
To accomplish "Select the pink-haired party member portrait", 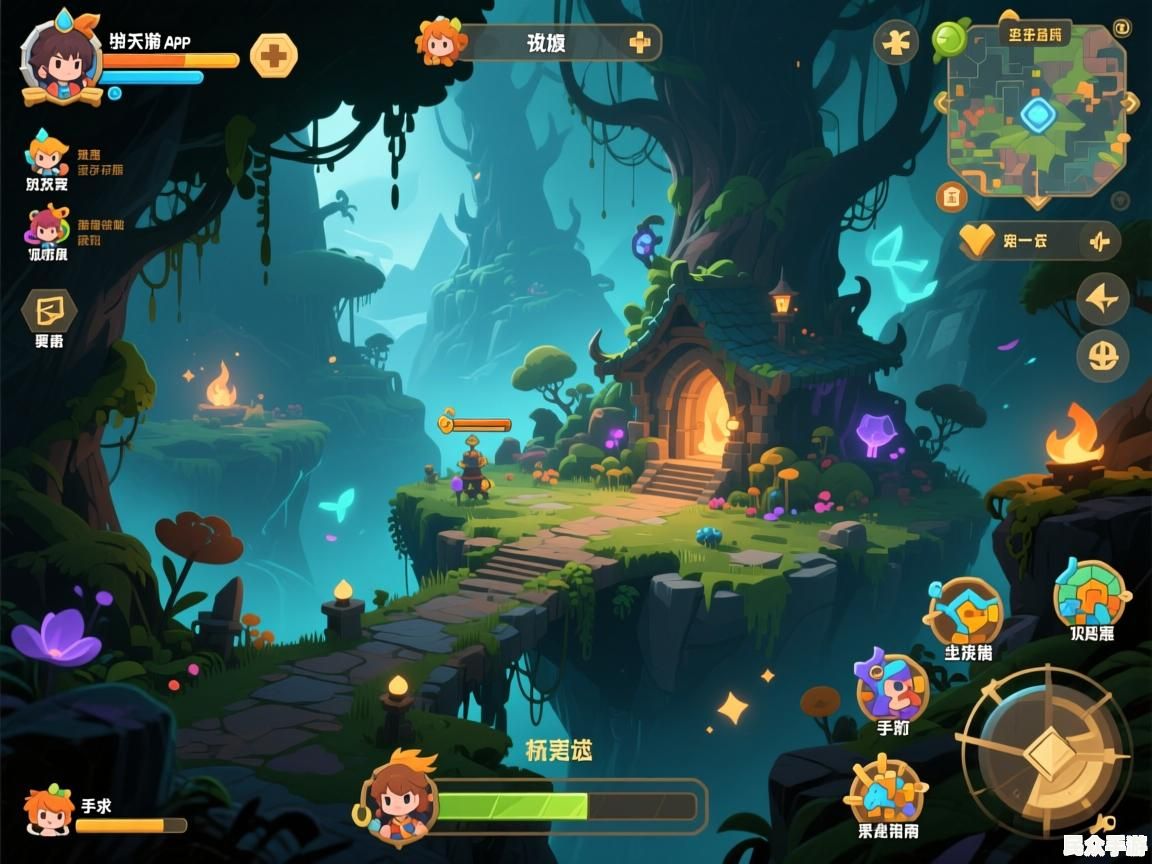I will pyautogui.click(x=47, y=227).
